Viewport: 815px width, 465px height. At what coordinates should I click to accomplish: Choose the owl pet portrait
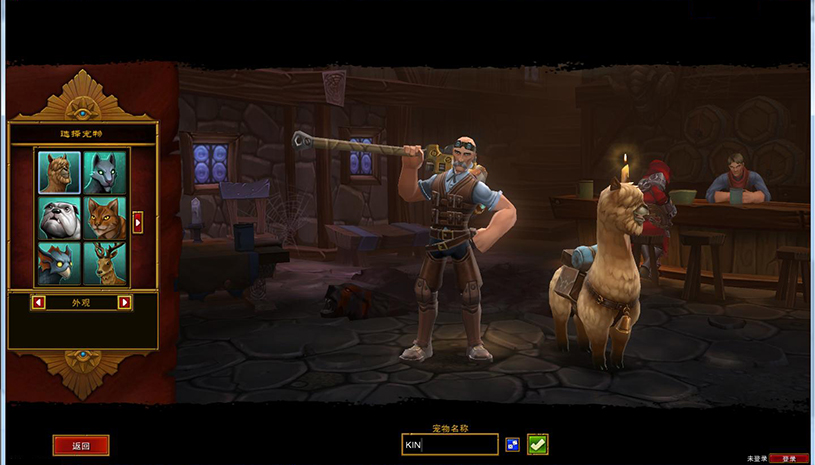59,264
